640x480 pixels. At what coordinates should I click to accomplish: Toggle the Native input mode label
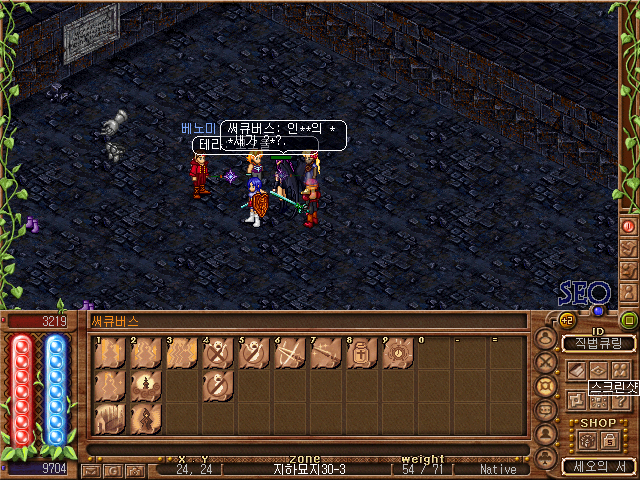(498, 469)
